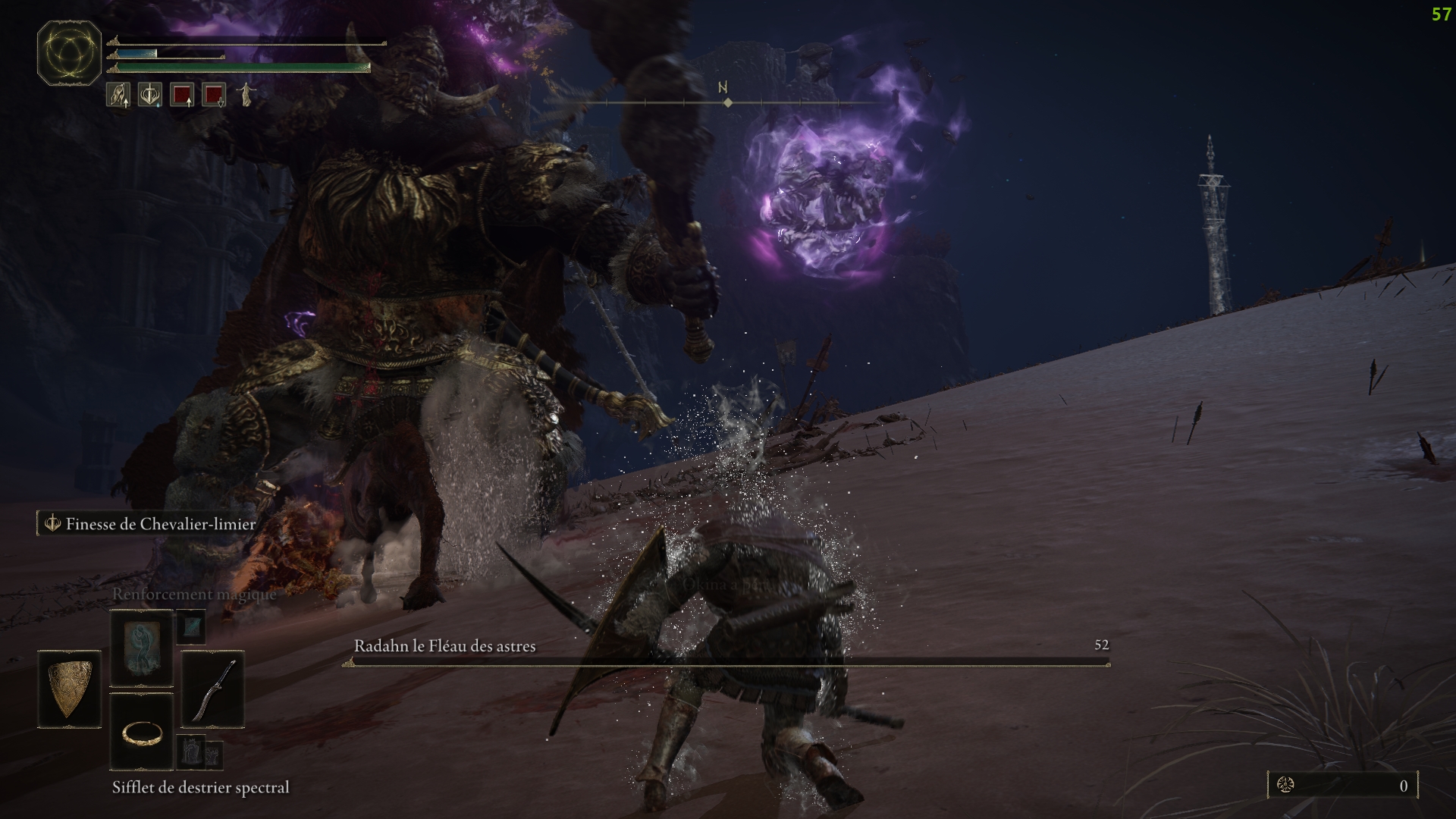Use the Sifflet de destrier spectral ring
The width and height of the screenshot is (1456, 819).
142,732
